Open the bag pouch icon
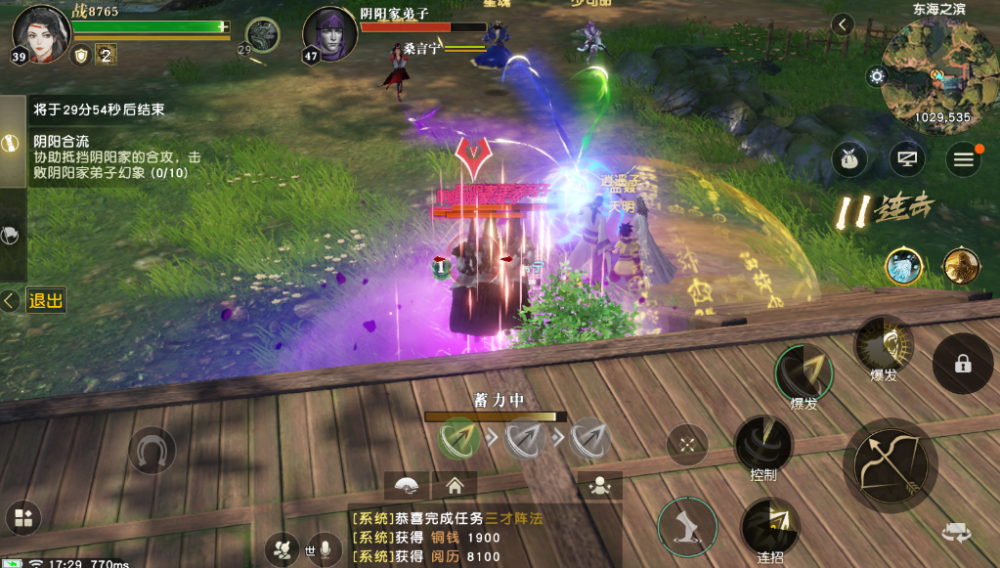This screenshot has height=568, width=1000. click(849, 159)
